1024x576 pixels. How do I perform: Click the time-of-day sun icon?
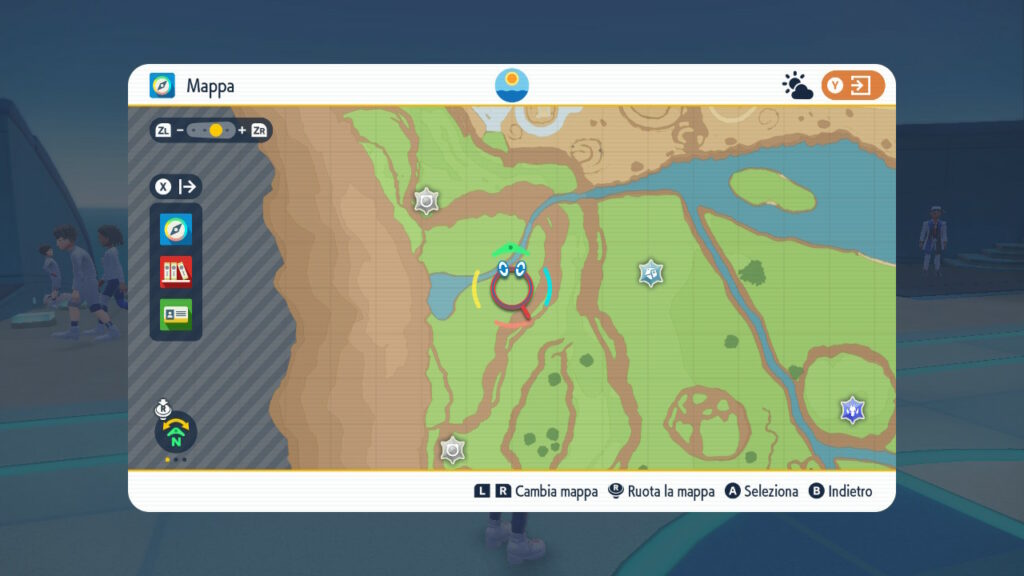[512, 85]
